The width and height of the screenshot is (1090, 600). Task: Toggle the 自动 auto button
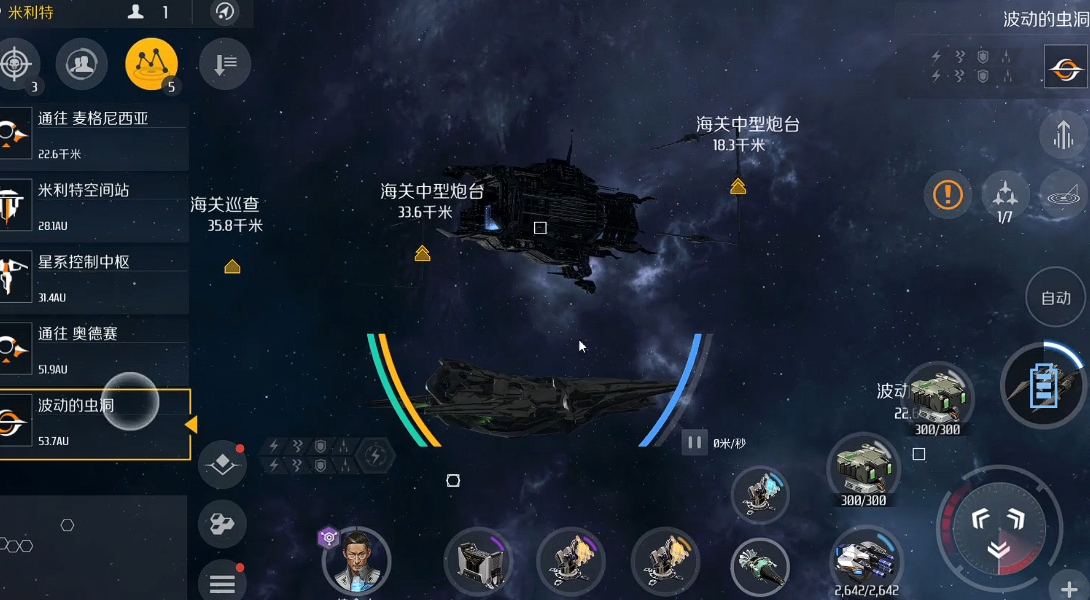pyautogui.click(x=1056, y=298)
